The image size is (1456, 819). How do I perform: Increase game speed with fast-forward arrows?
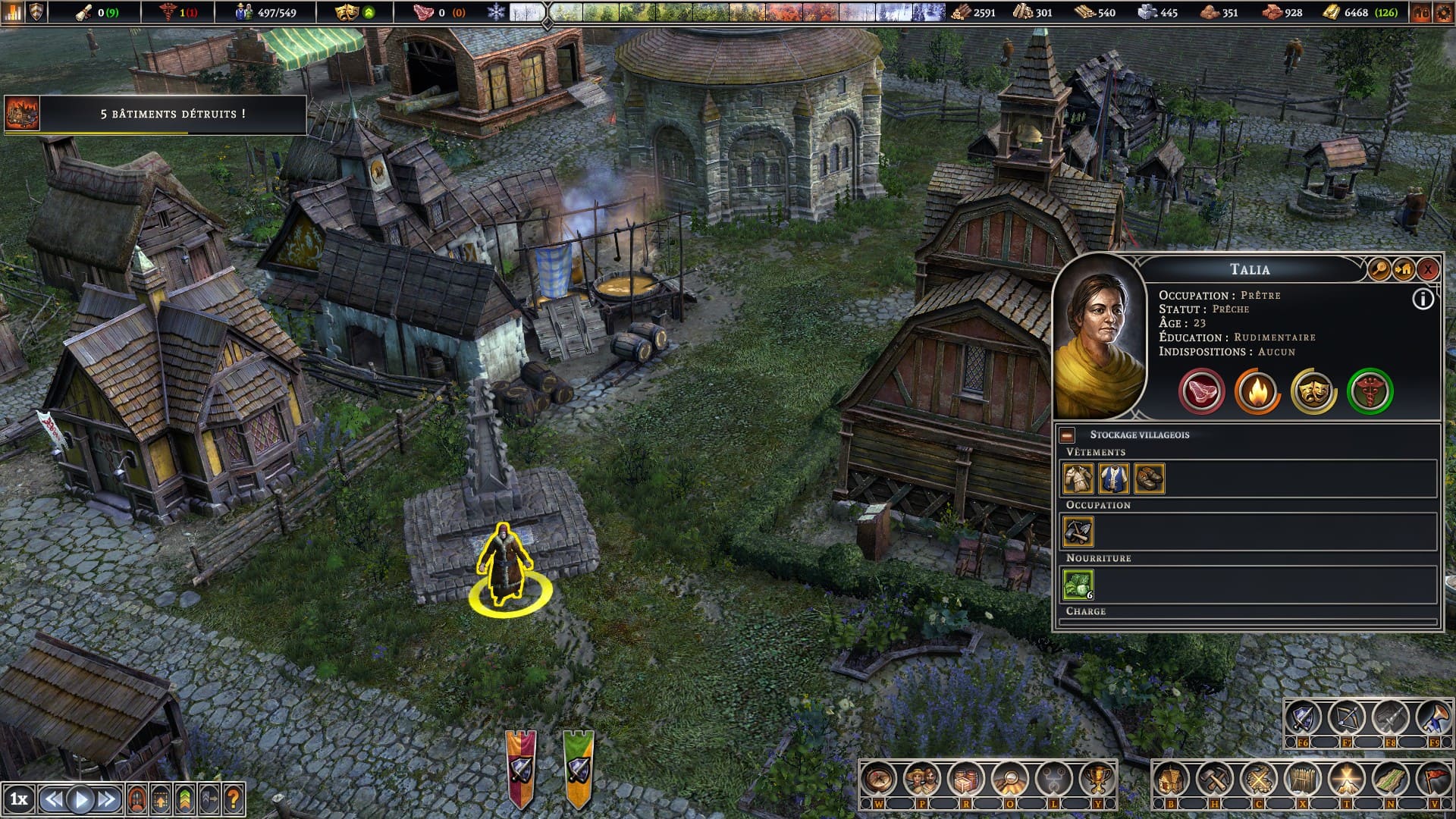point(107,799)
